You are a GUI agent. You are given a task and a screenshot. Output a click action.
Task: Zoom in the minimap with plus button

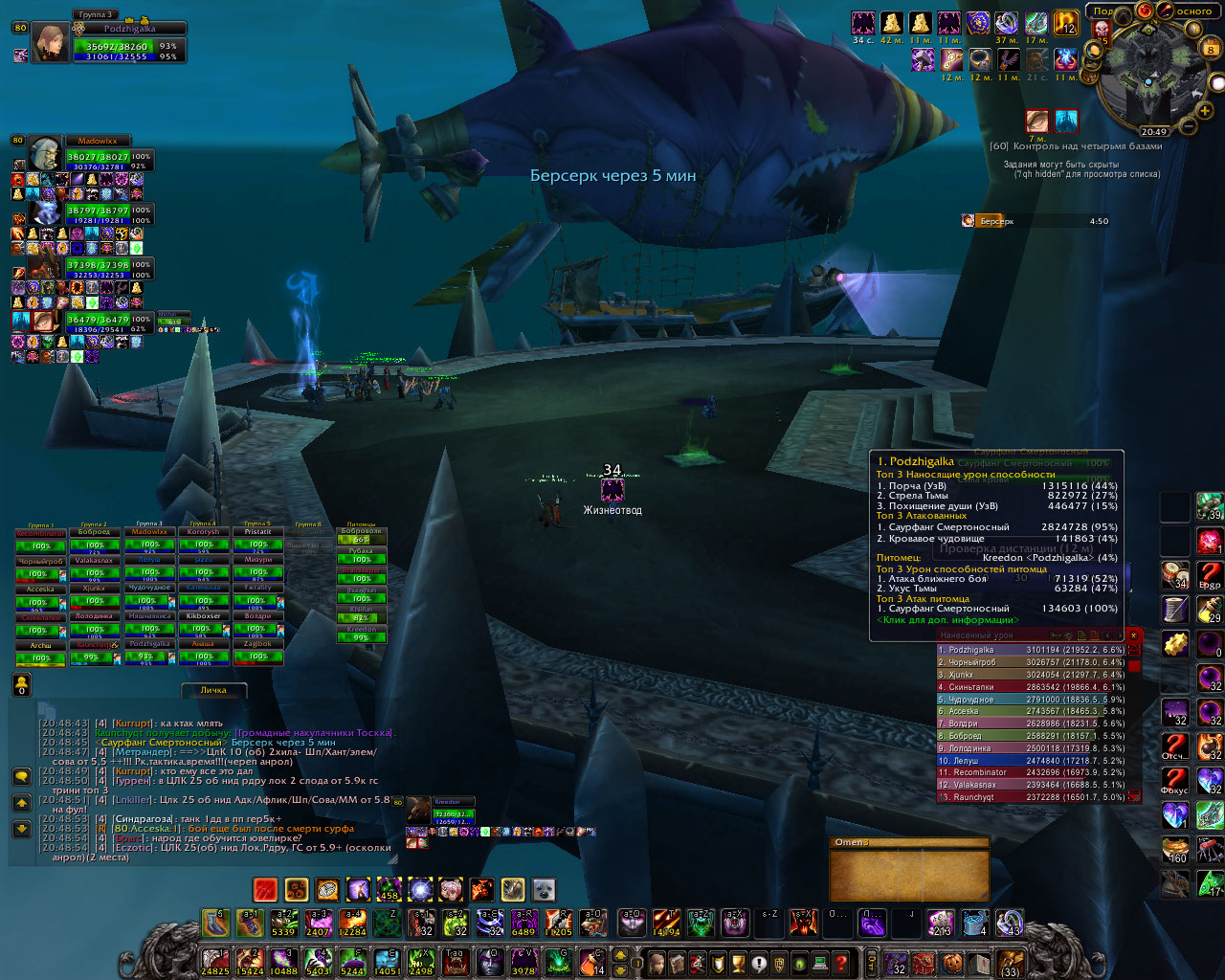pos(1202,113)
